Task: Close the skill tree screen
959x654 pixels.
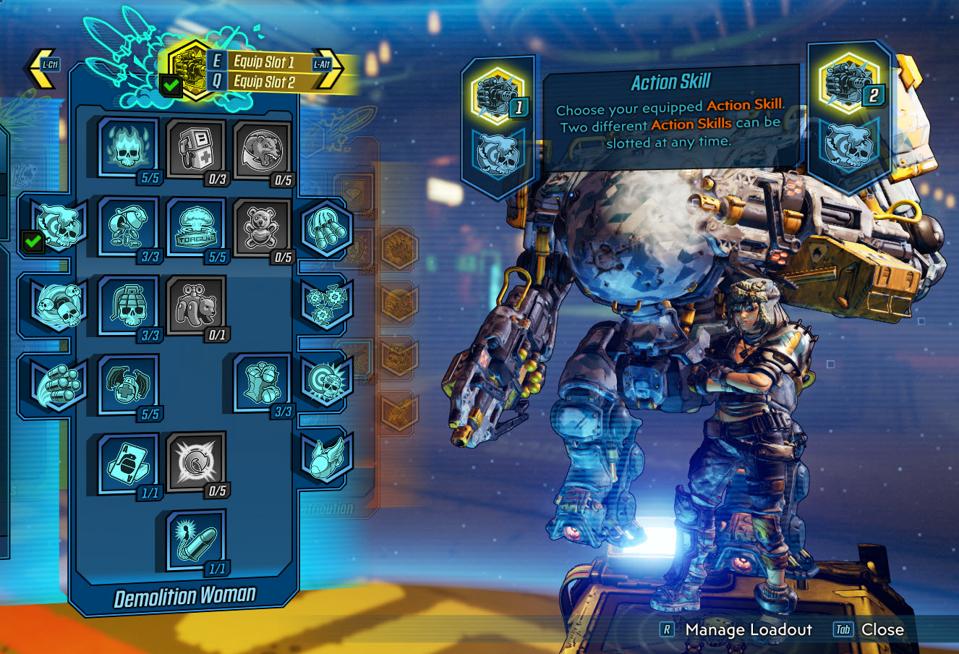Action: (x=881, y=629)
